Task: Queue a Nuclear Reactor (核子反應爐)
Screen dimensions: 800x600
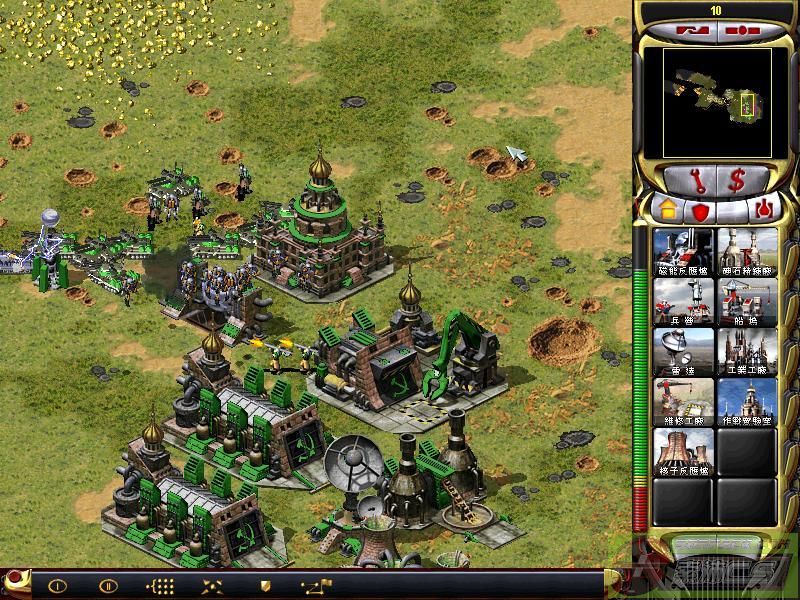Action: click(x=684, y=453)
